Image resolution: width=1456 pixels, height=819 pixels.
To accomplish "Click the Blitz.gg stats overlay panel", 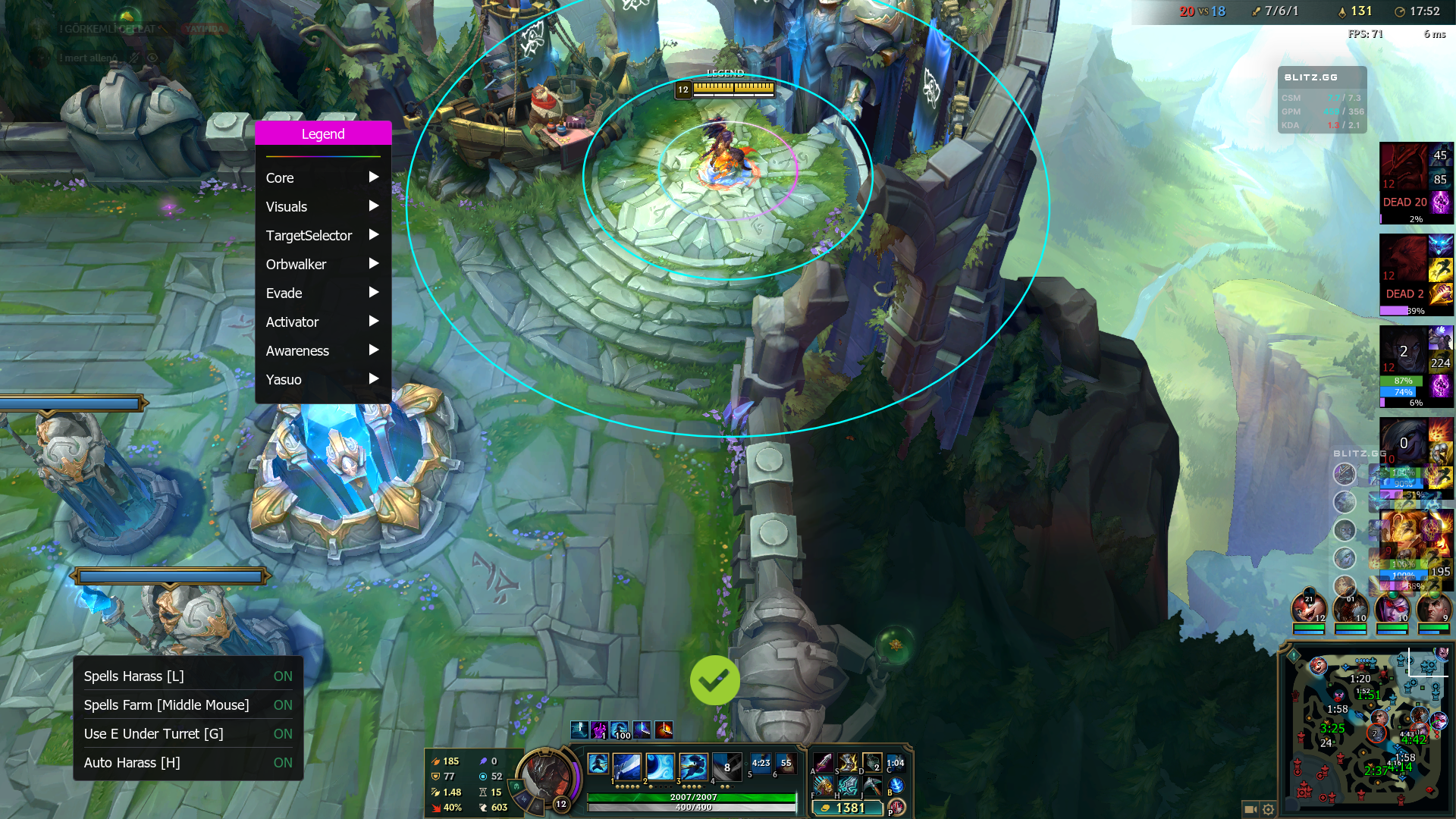I will click(x=1322, y=100).
